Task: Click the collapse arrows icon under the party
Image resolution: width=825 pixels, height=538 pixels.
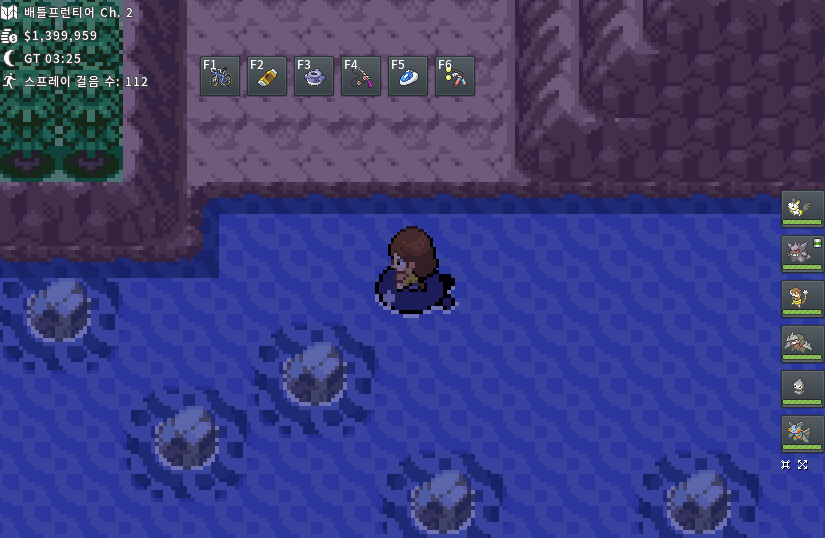Action: click(x=786, y=464)
